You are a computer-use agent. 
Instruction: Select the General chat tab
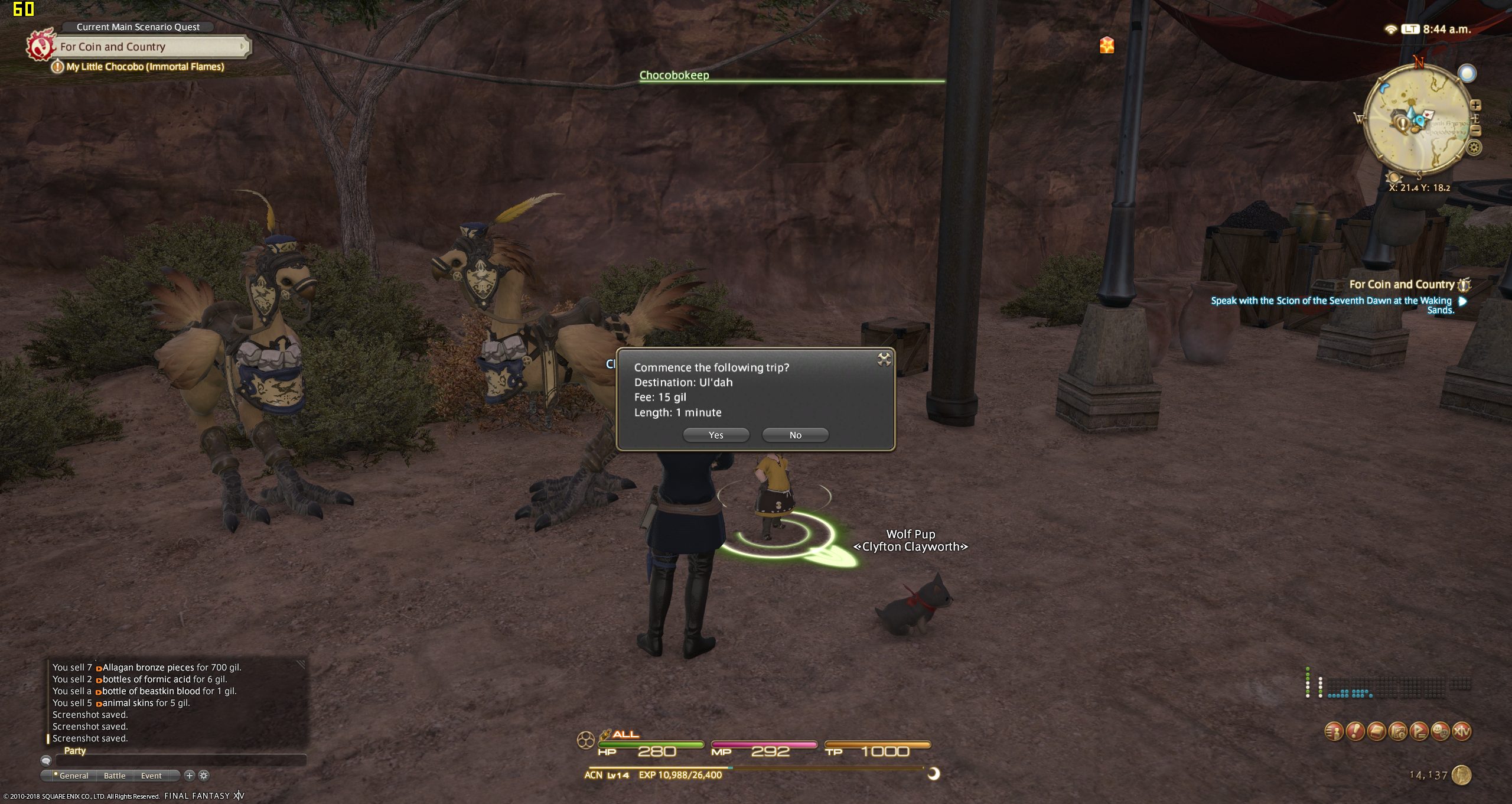72,776
